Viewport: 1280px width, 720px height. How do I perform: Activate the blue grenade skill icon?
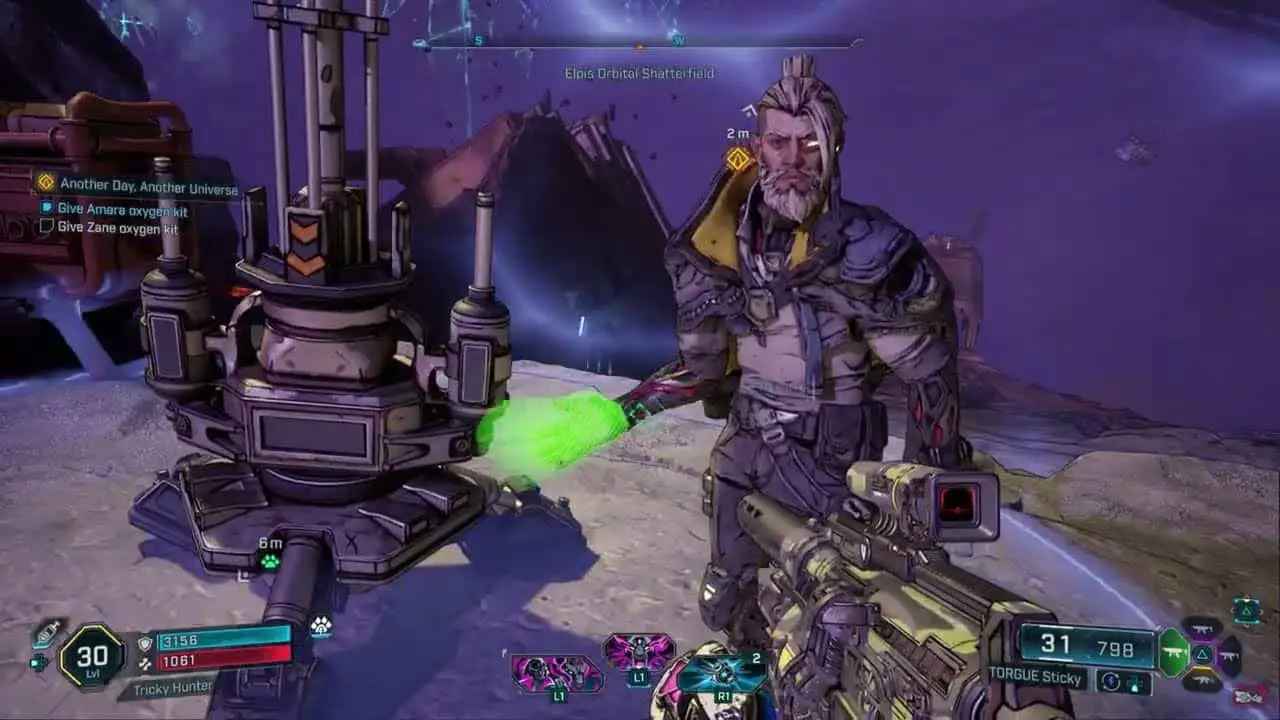coord(720,673)
